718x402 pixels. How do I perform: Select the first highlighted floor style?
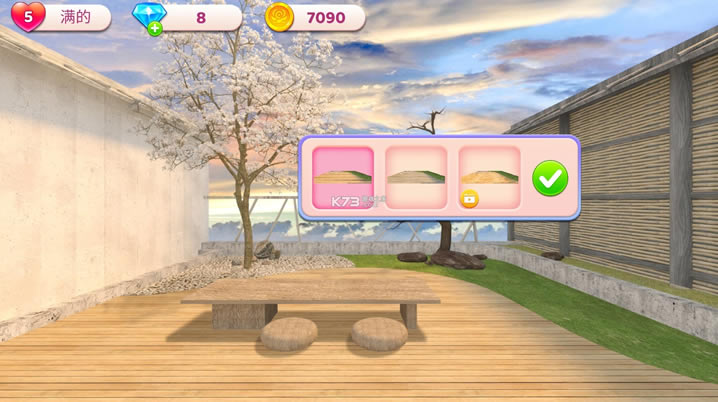[343, 177]
